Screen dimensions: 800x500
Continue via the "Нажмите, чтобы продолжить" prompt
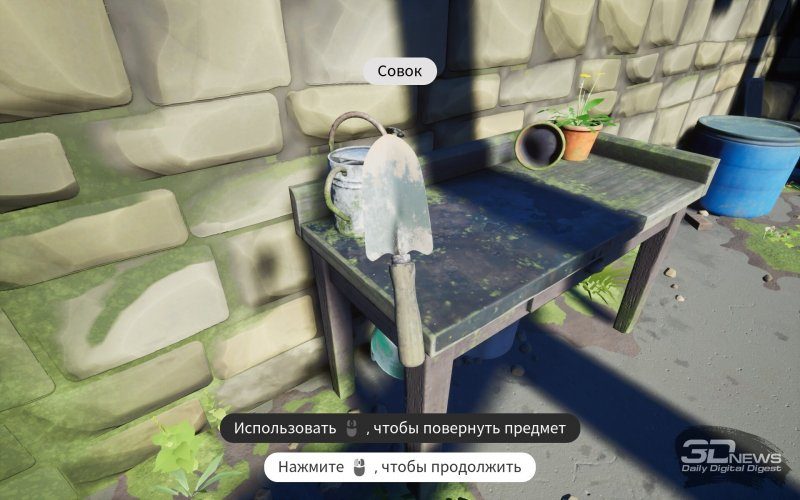point(399,467)
